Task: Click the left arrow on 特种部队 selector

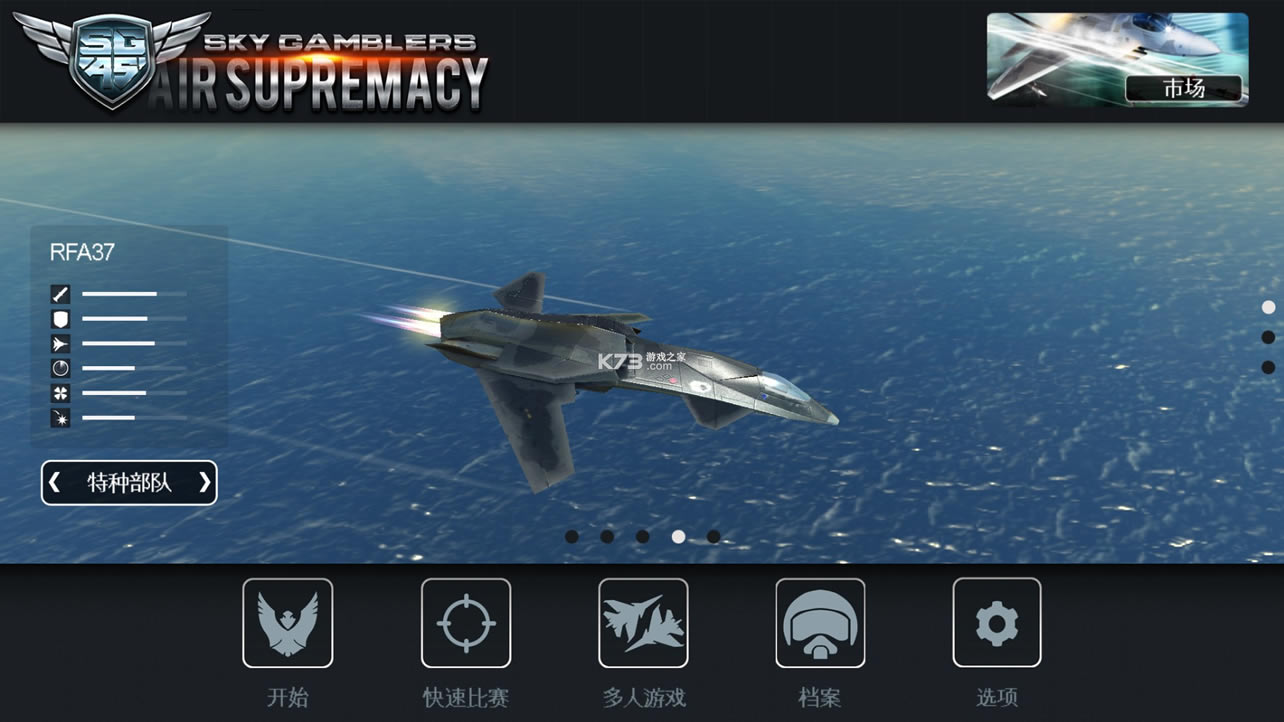Action: tap(56, 482)
